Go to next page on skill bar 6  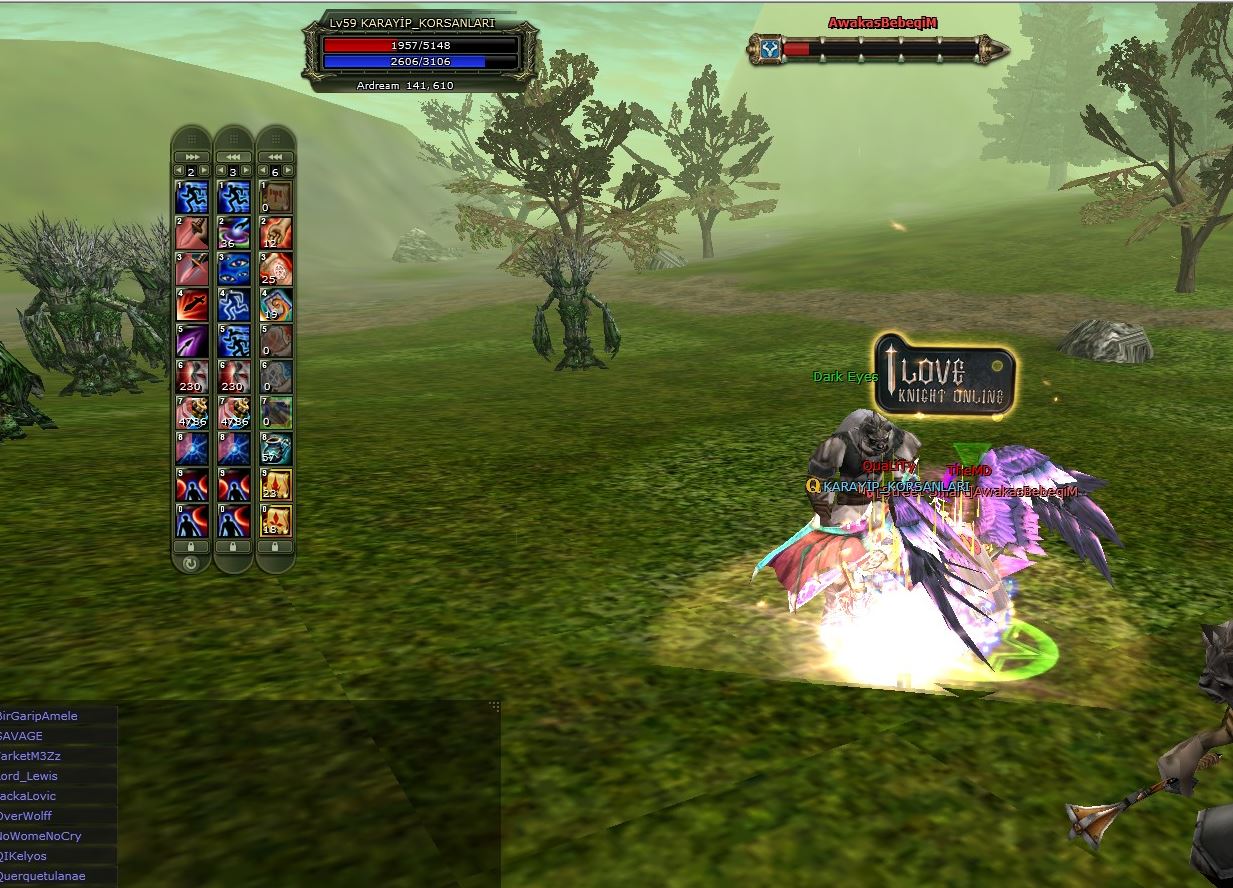coord(288,171)
